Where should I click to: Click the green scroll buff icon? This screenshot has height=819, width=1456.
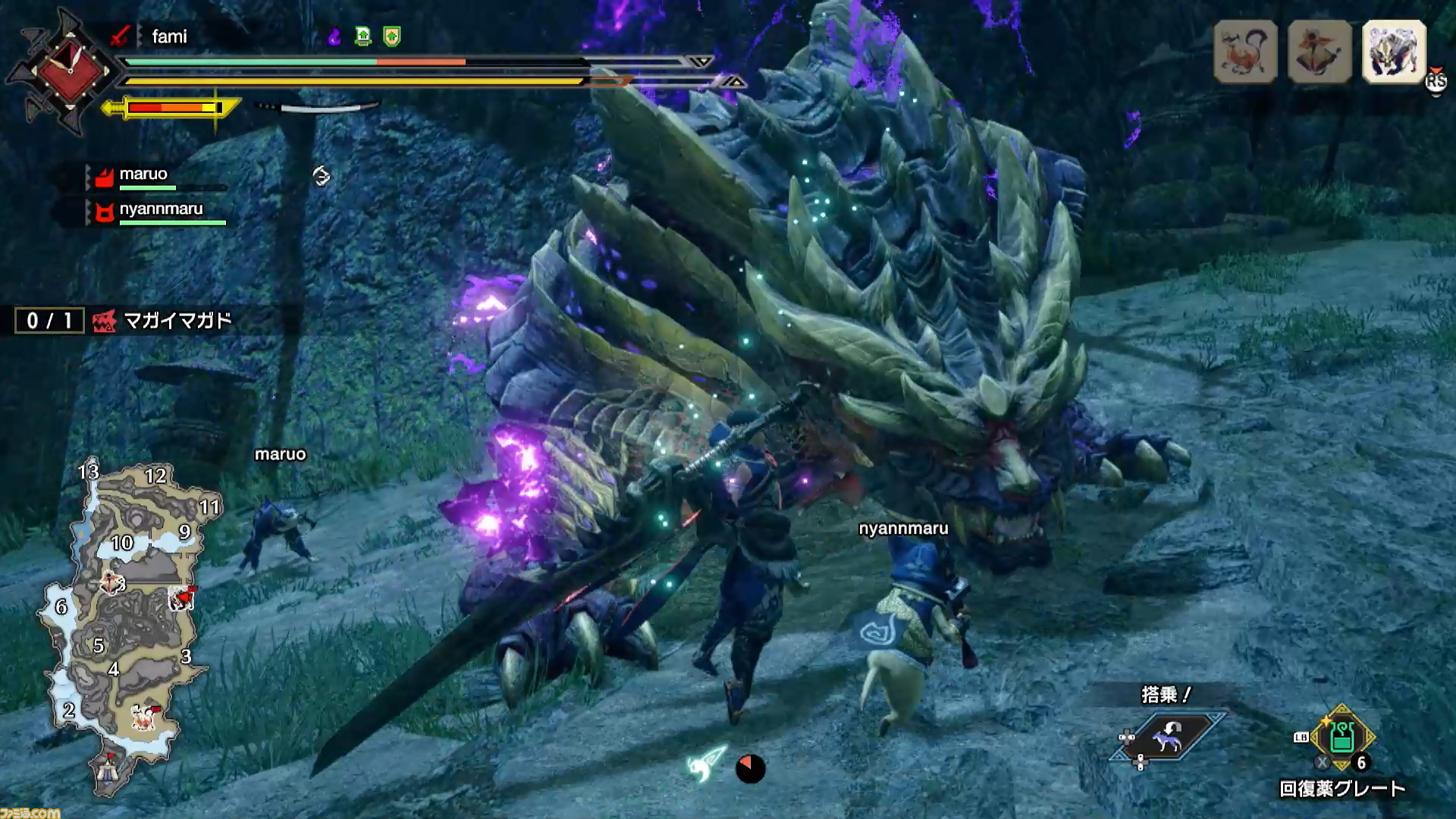363,36
